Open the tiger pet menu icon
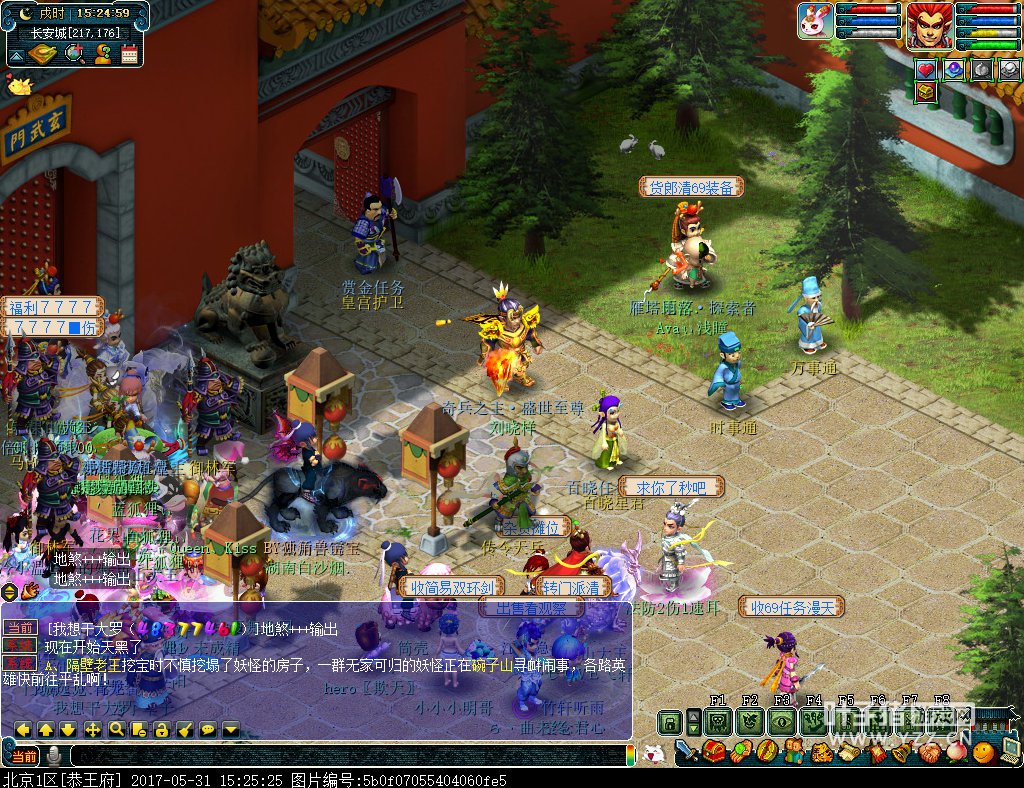1024x788 pixels. click(822, 750)
